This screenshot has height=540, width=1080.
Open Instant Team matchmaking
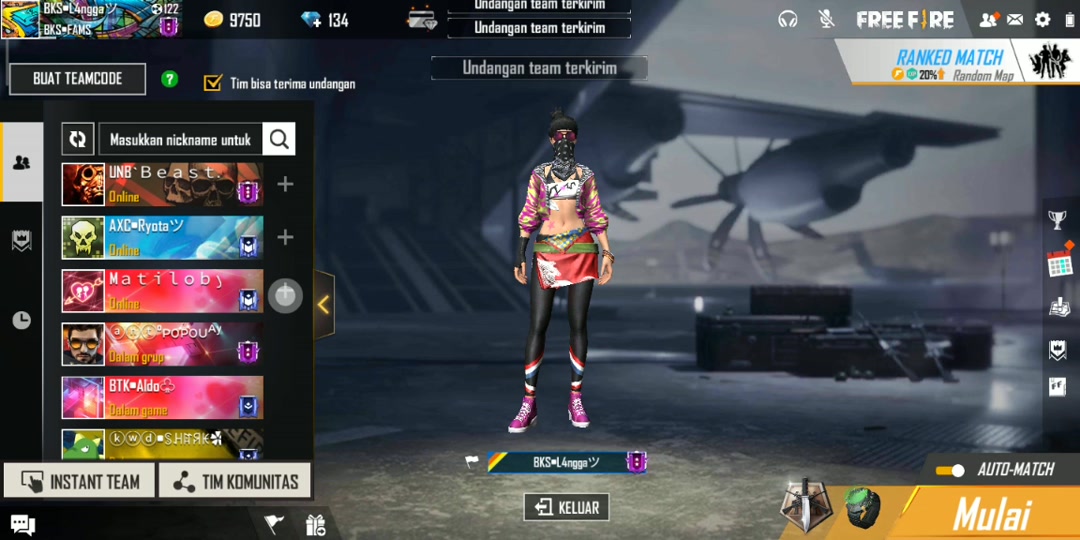[x=79, y=482]
